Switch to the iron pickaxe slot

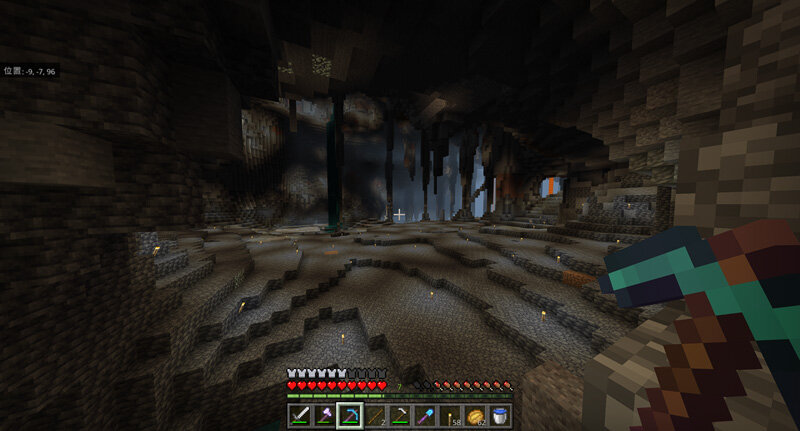[400, 414]
